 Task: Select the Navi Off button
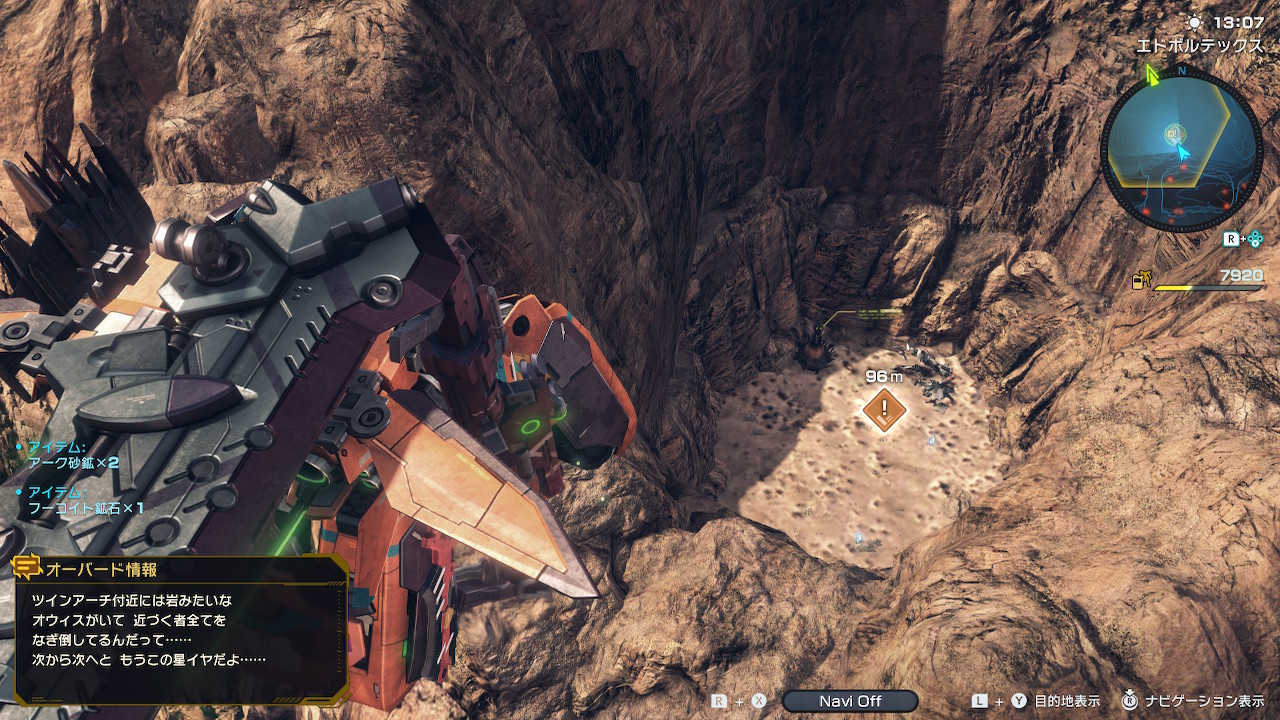coord(850,701)
